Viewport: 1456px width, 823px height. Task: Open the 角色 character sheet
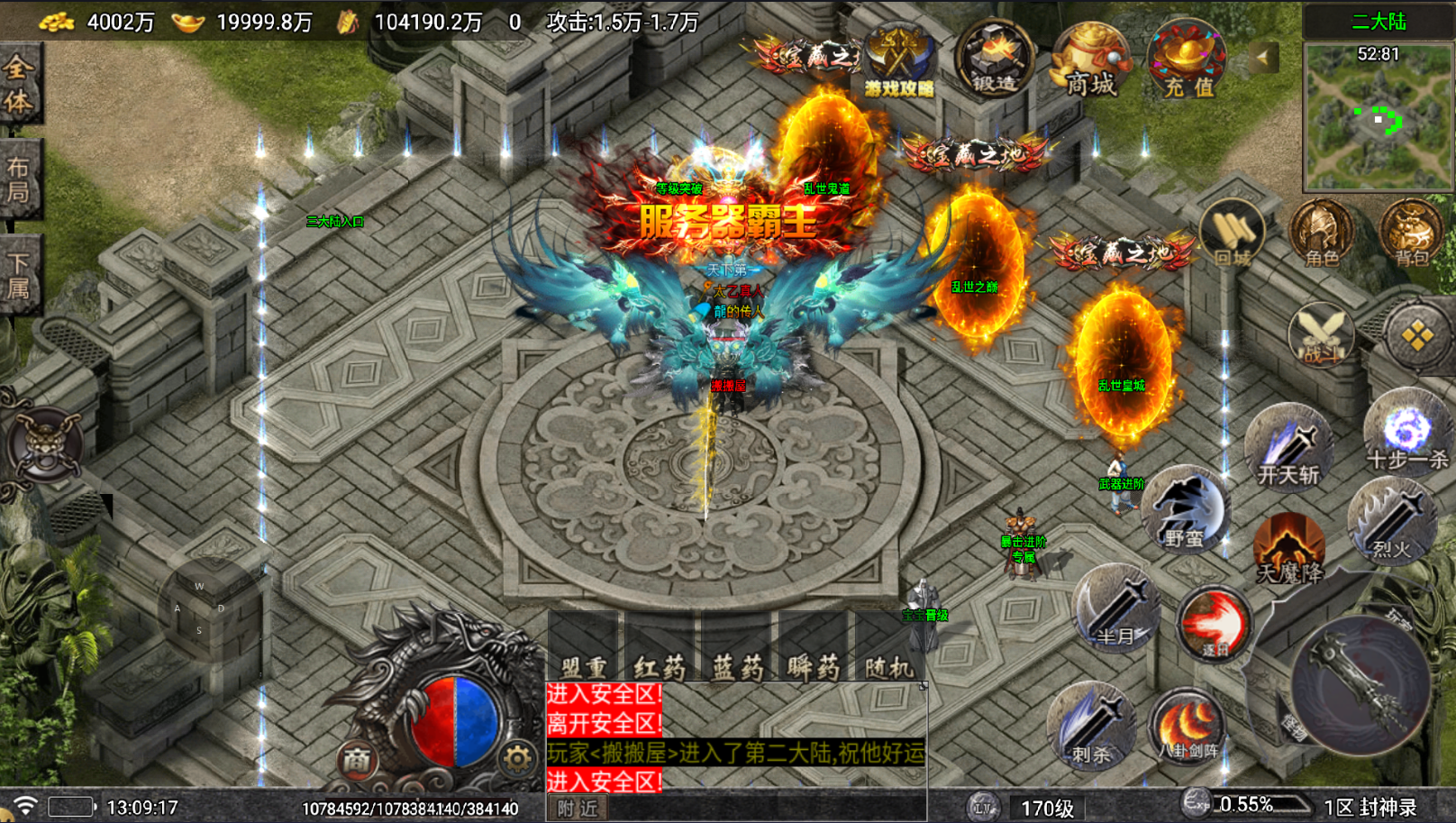(x=1321, y=234)
